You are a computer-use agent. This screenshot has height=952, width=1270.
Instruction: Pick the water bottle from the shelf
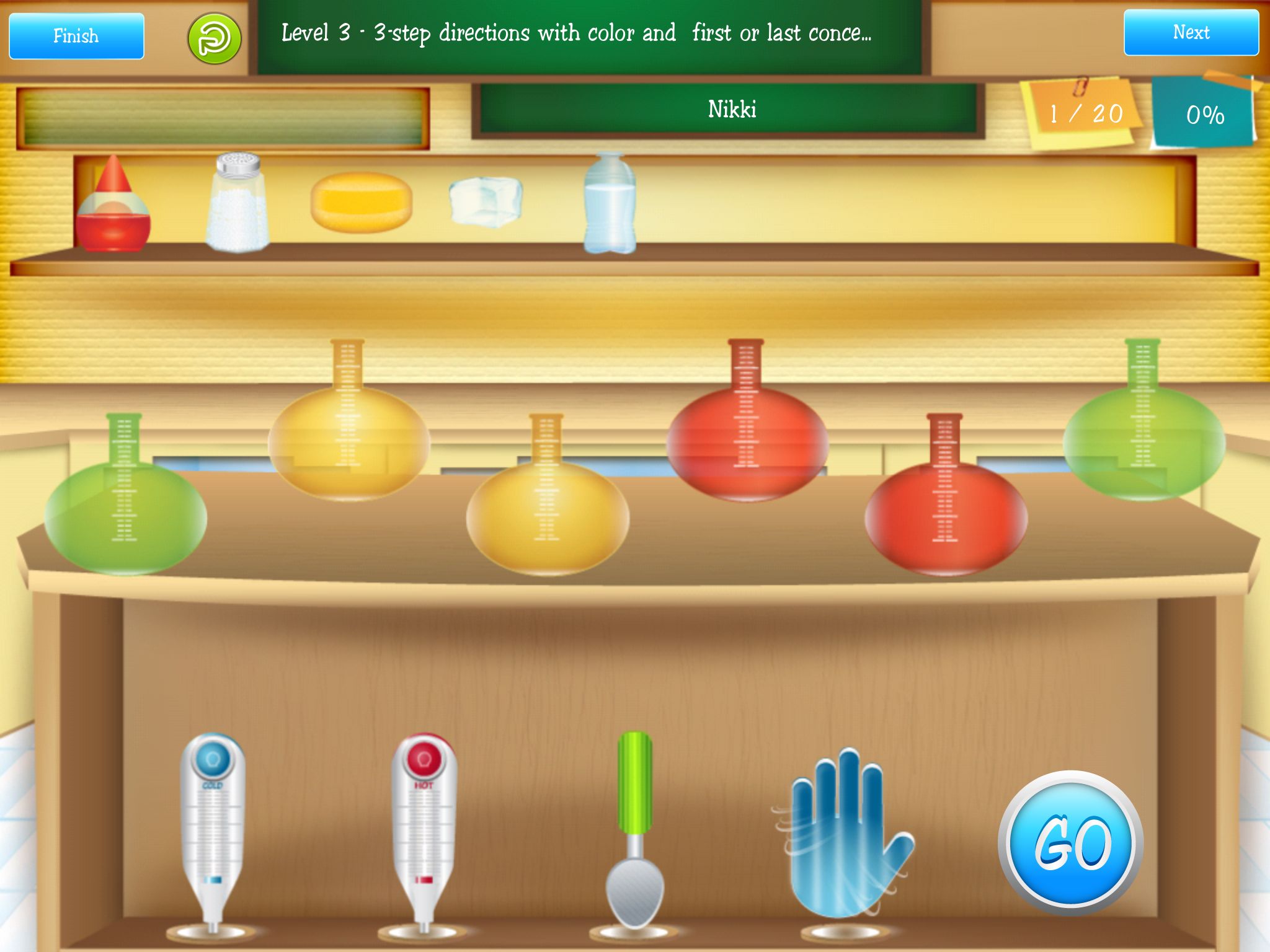[x=610, y=205]
